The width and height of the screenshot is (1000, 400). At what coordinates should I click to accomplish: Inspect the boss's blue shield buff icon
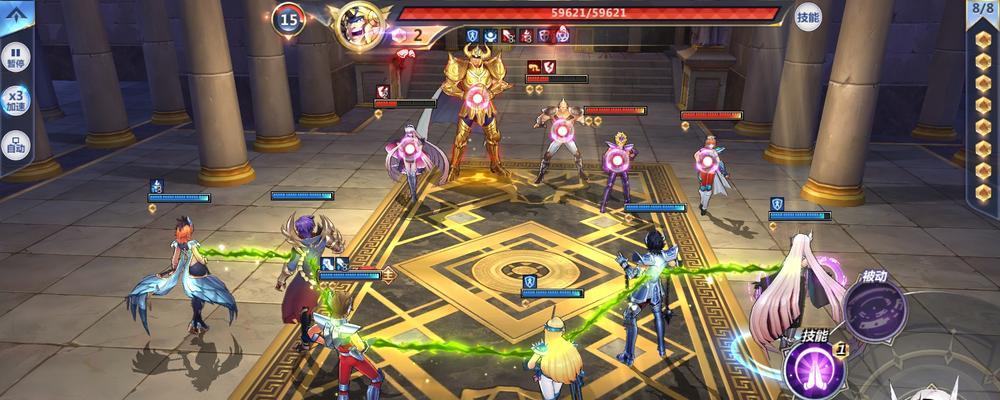pyautogui.click(x=473, y=35)
